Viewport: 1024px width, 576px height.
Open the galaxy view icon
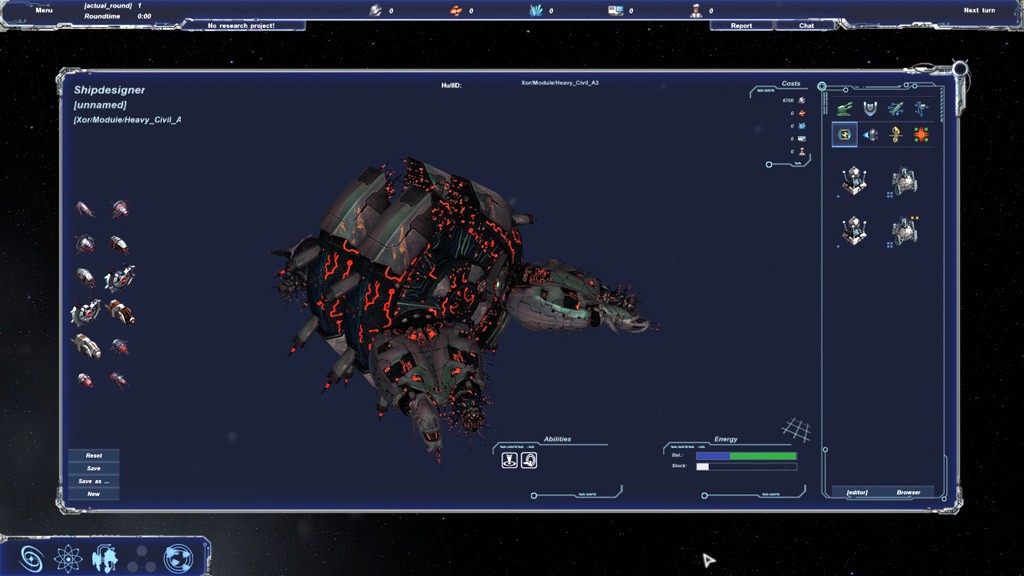pos(32,558)
